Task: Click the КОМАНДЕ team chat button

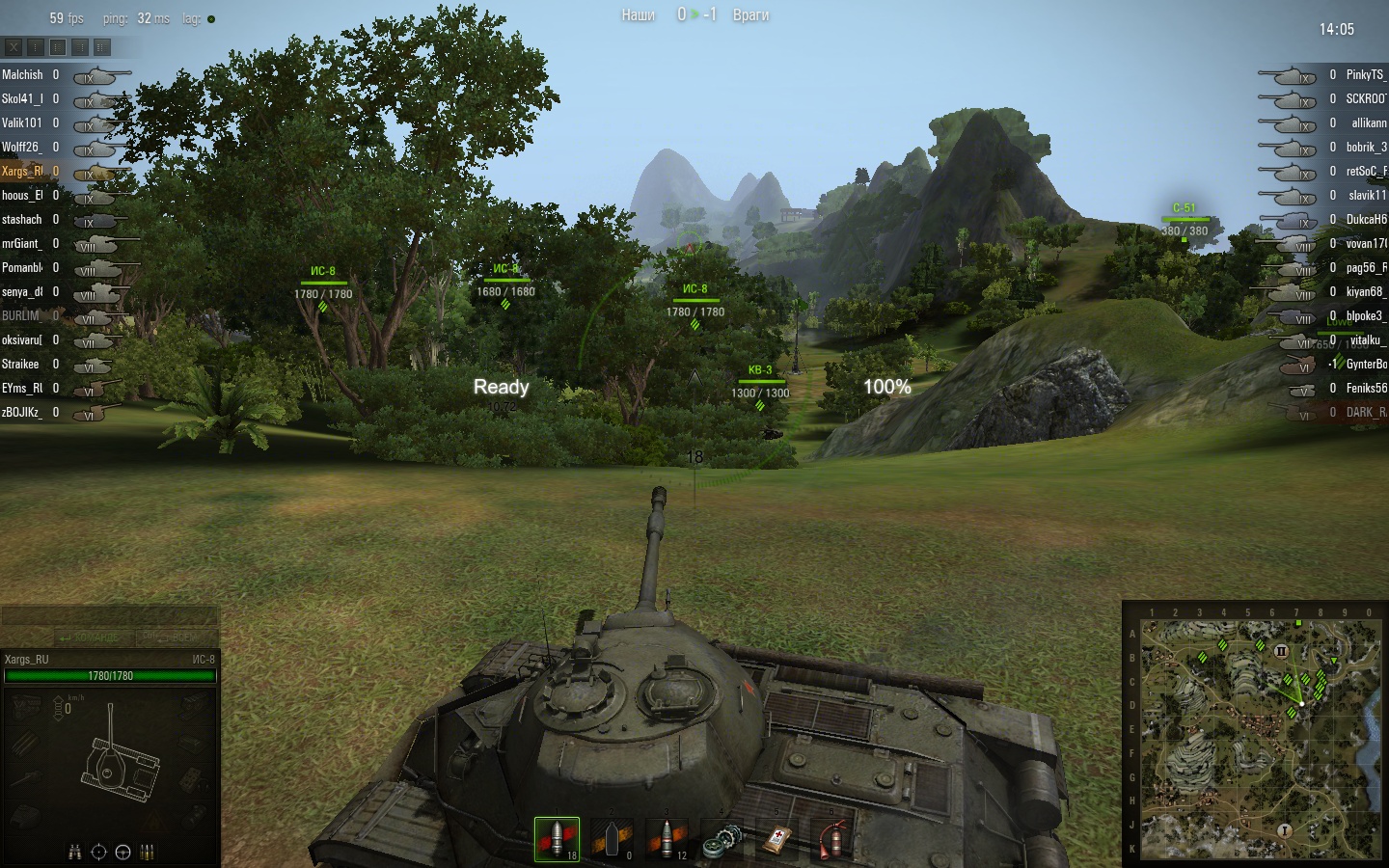Action: click(x=89, y=637)
